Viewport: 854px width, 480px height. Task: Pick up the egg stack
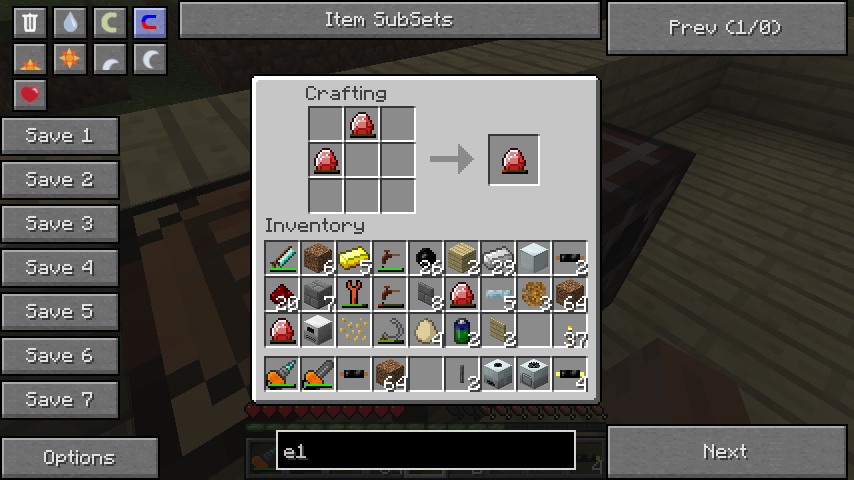coord(426,330)
